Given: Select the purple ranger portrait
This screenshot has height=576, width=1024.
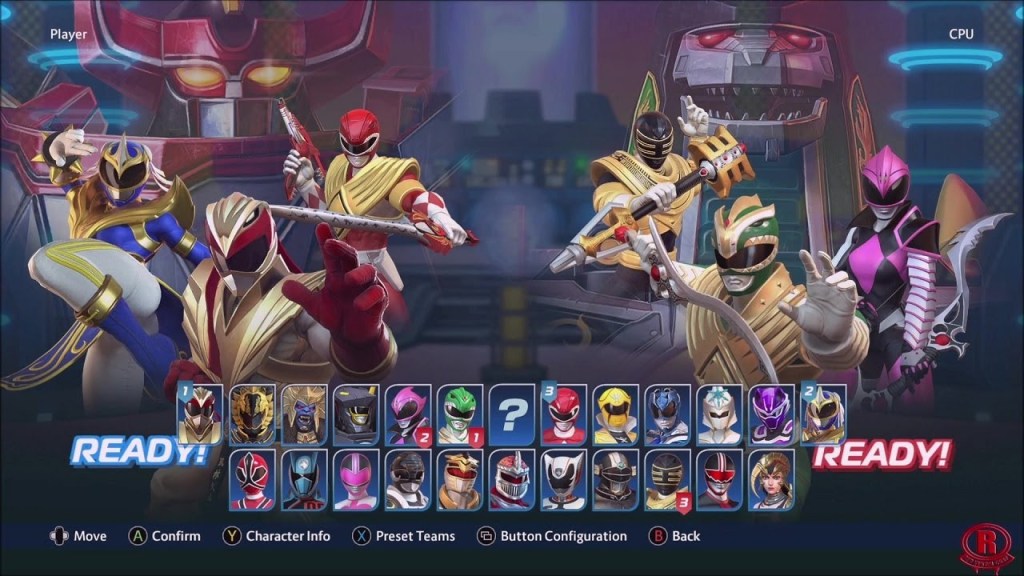Looking at the screenshot, I should pyautogui.click(x=773, y=413).
